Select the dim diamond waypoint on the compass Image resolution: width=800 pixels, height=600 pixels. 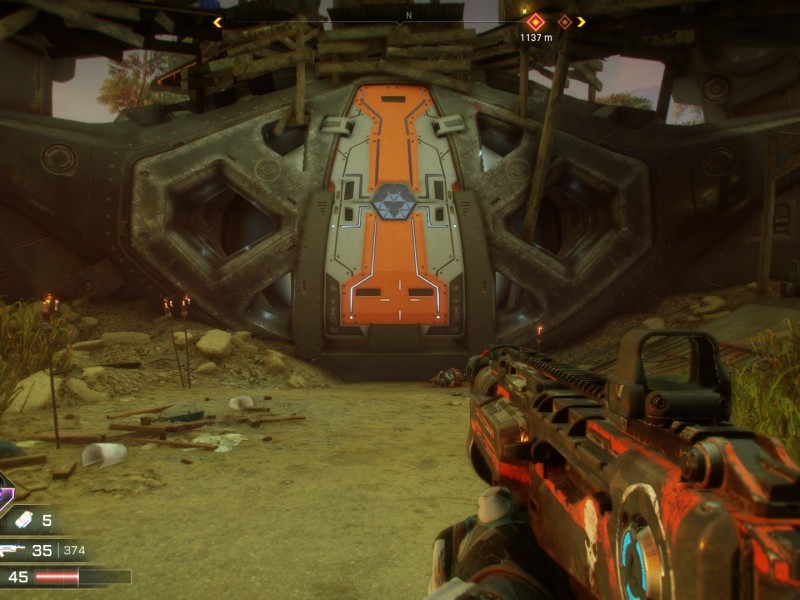tap(565, 21)
